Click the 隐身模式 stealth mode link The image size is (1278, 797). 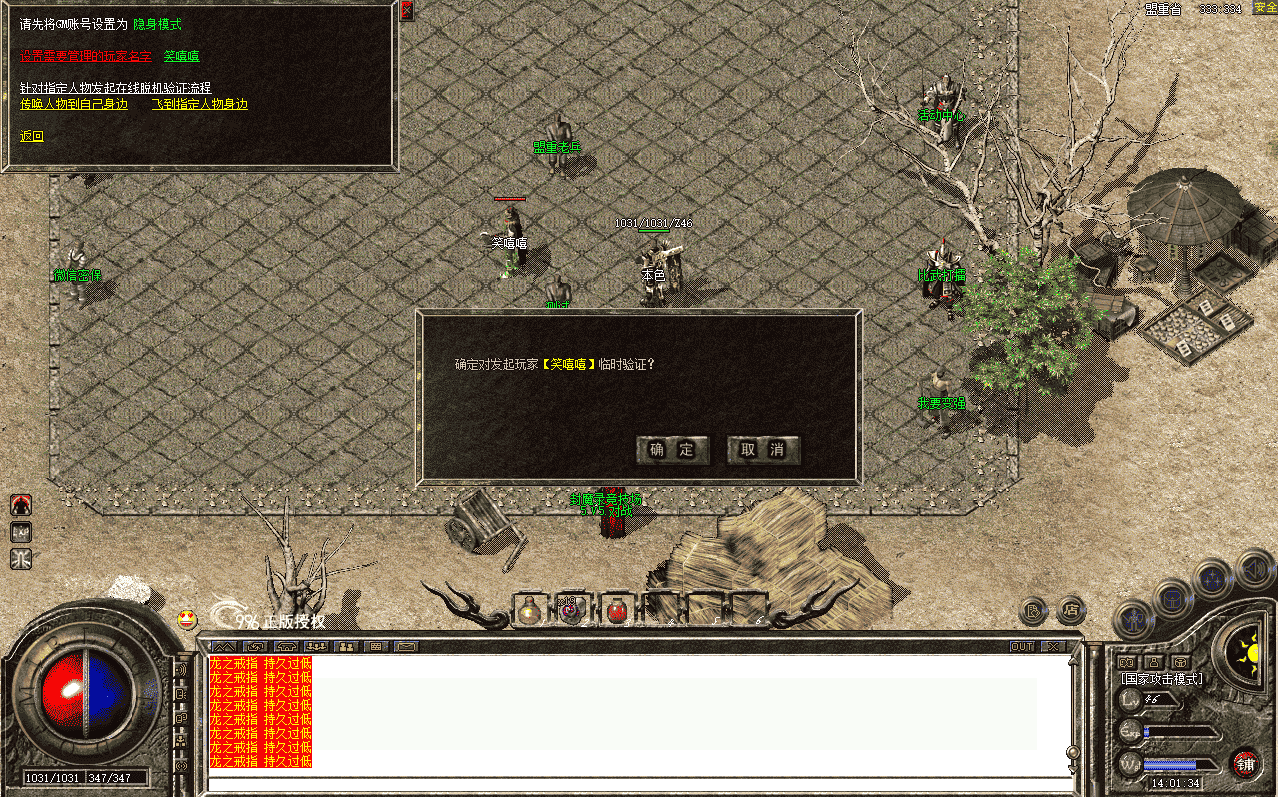coord(157,24)
